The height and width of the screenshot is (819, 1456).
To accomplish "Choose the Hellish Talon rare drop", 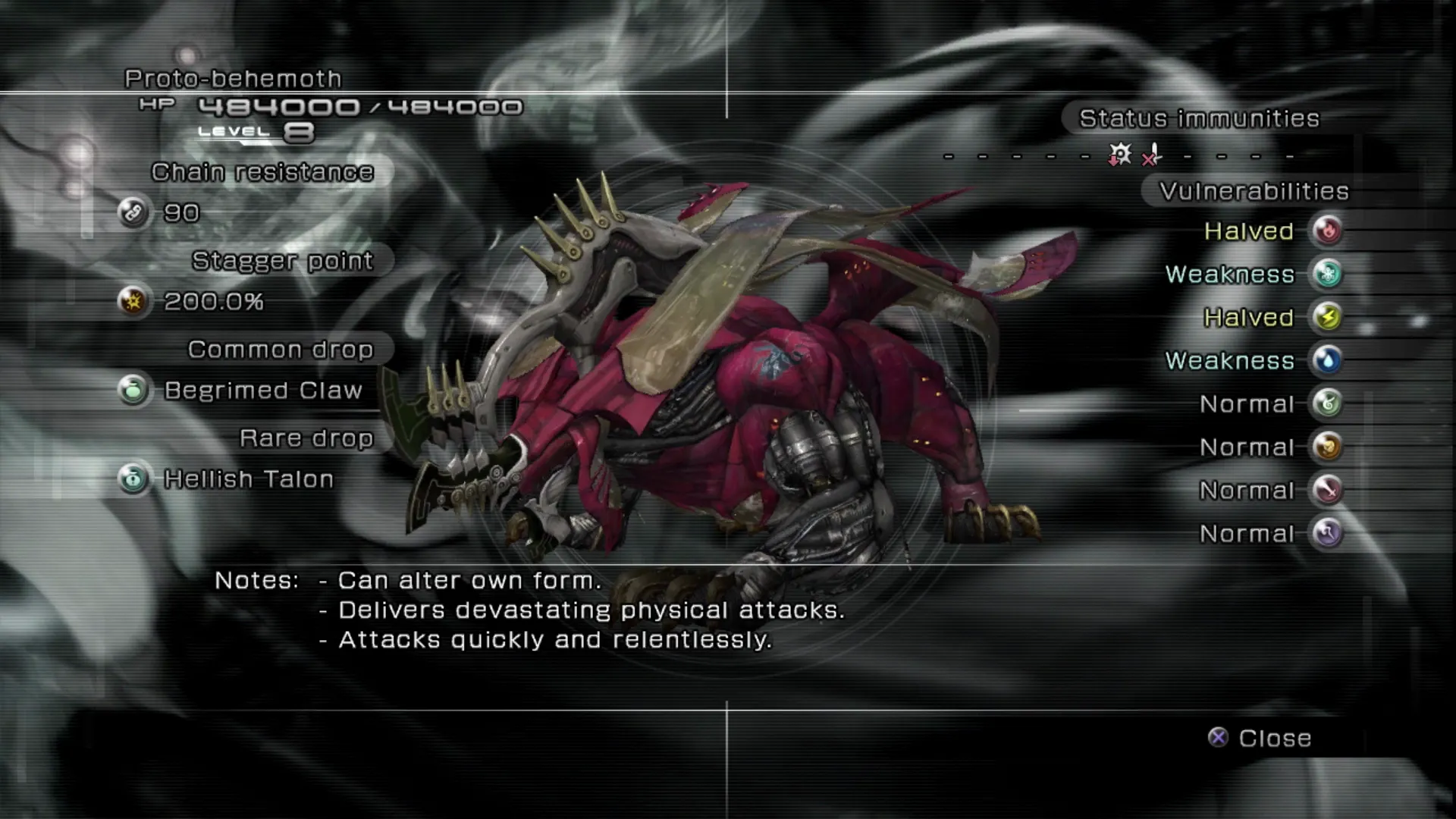I will [x=248, y=479].
